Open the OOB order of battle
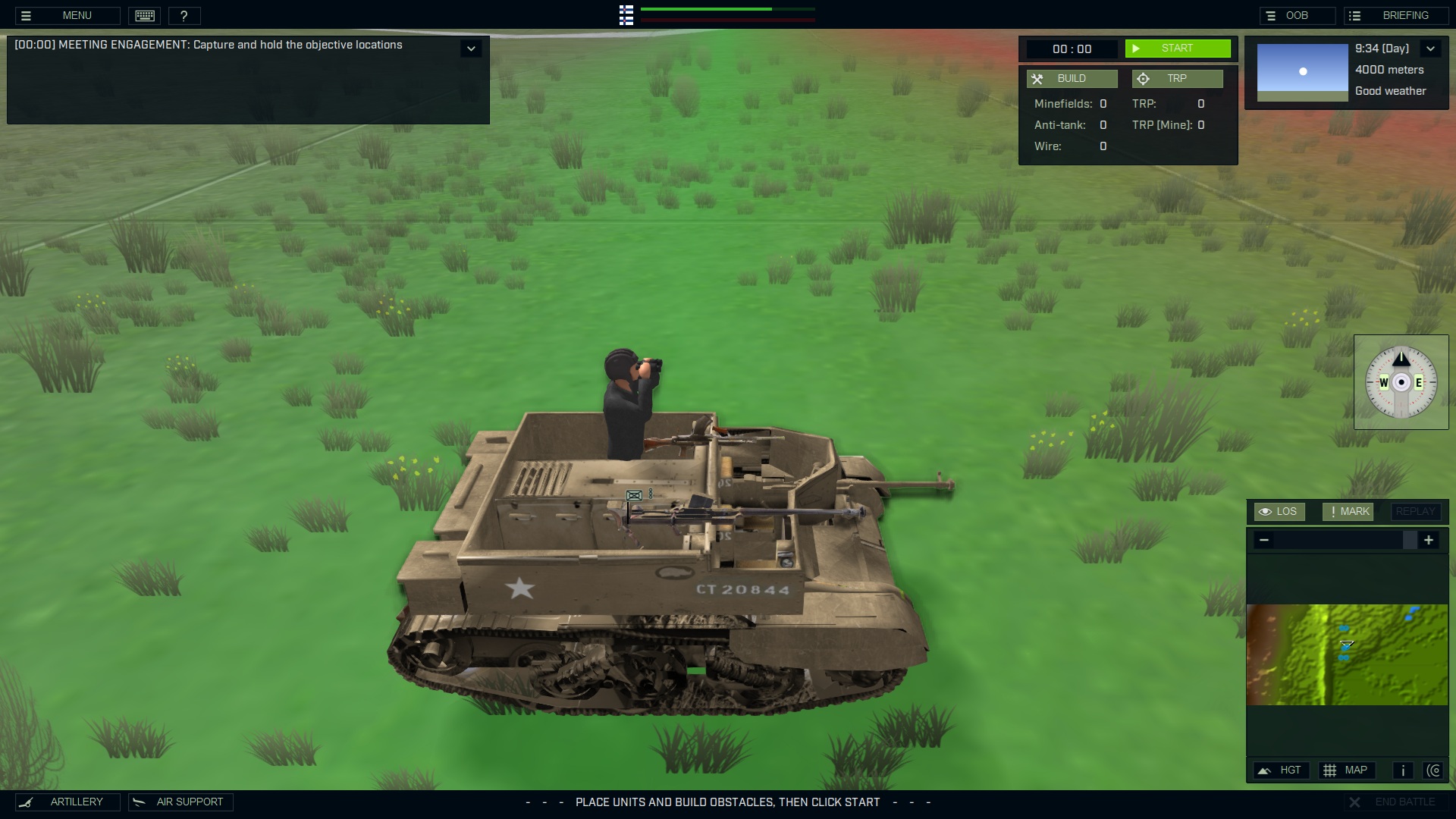Screen dimensions: 1456x819 click(x=1298, y=14)
